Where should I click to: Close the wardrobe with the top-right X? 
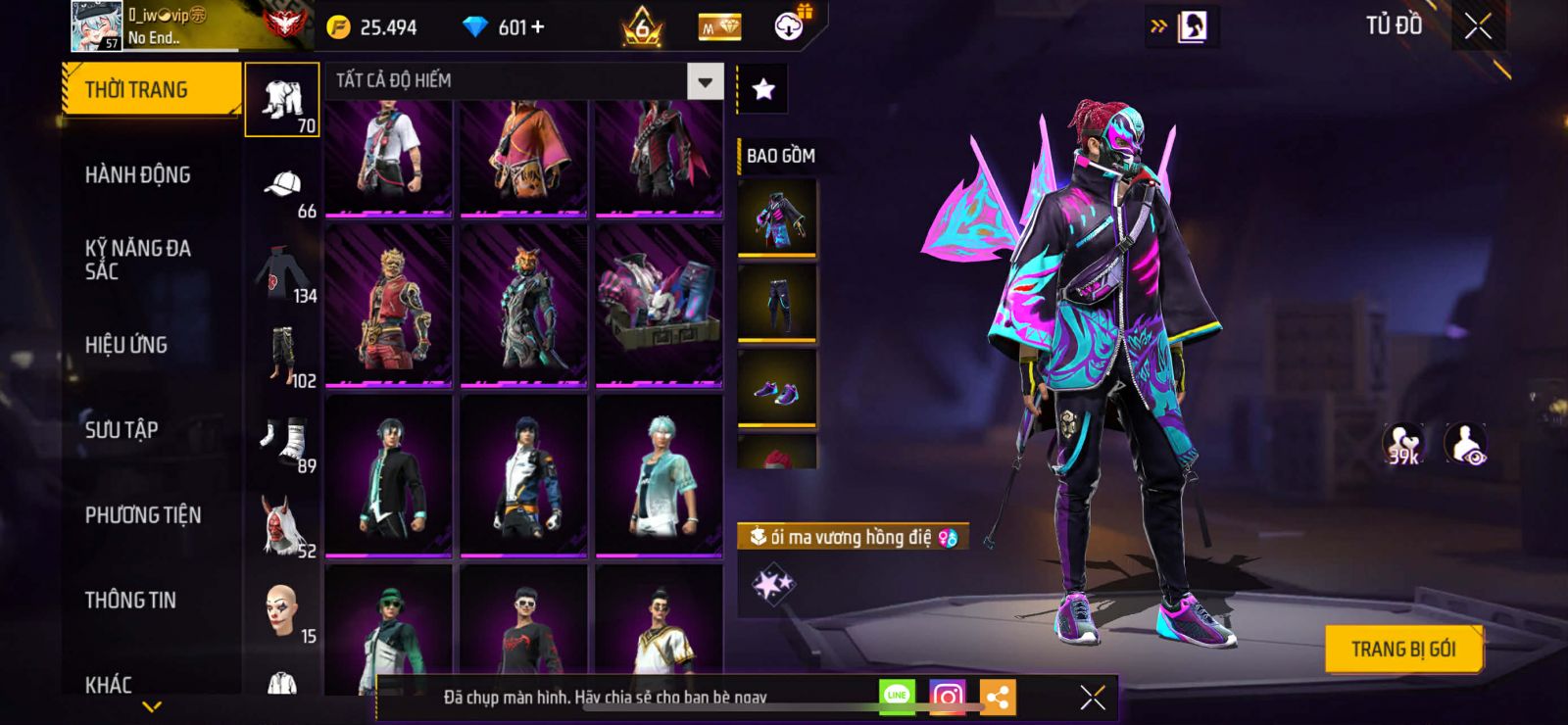pyautogui.click(x=1478, y=27)
